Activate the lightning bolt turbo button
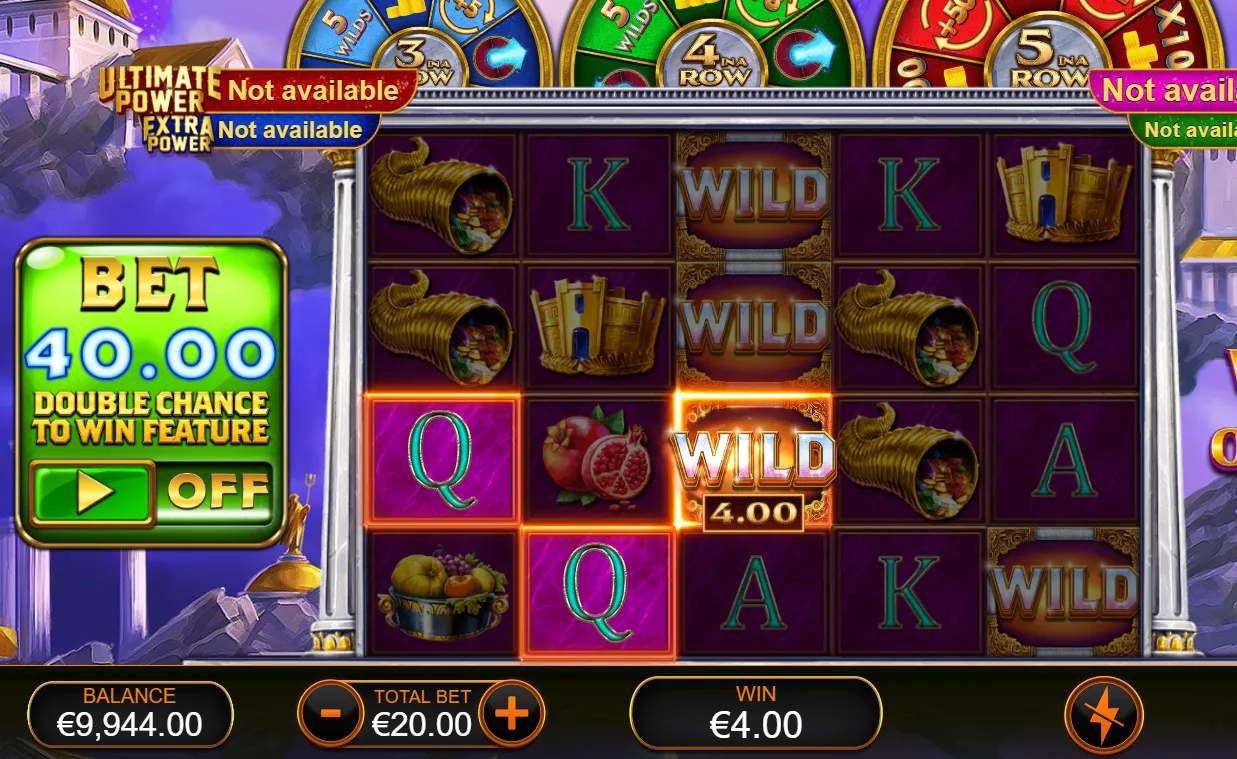Screen dimensions: 1237x759 [x=1104, y=716]
